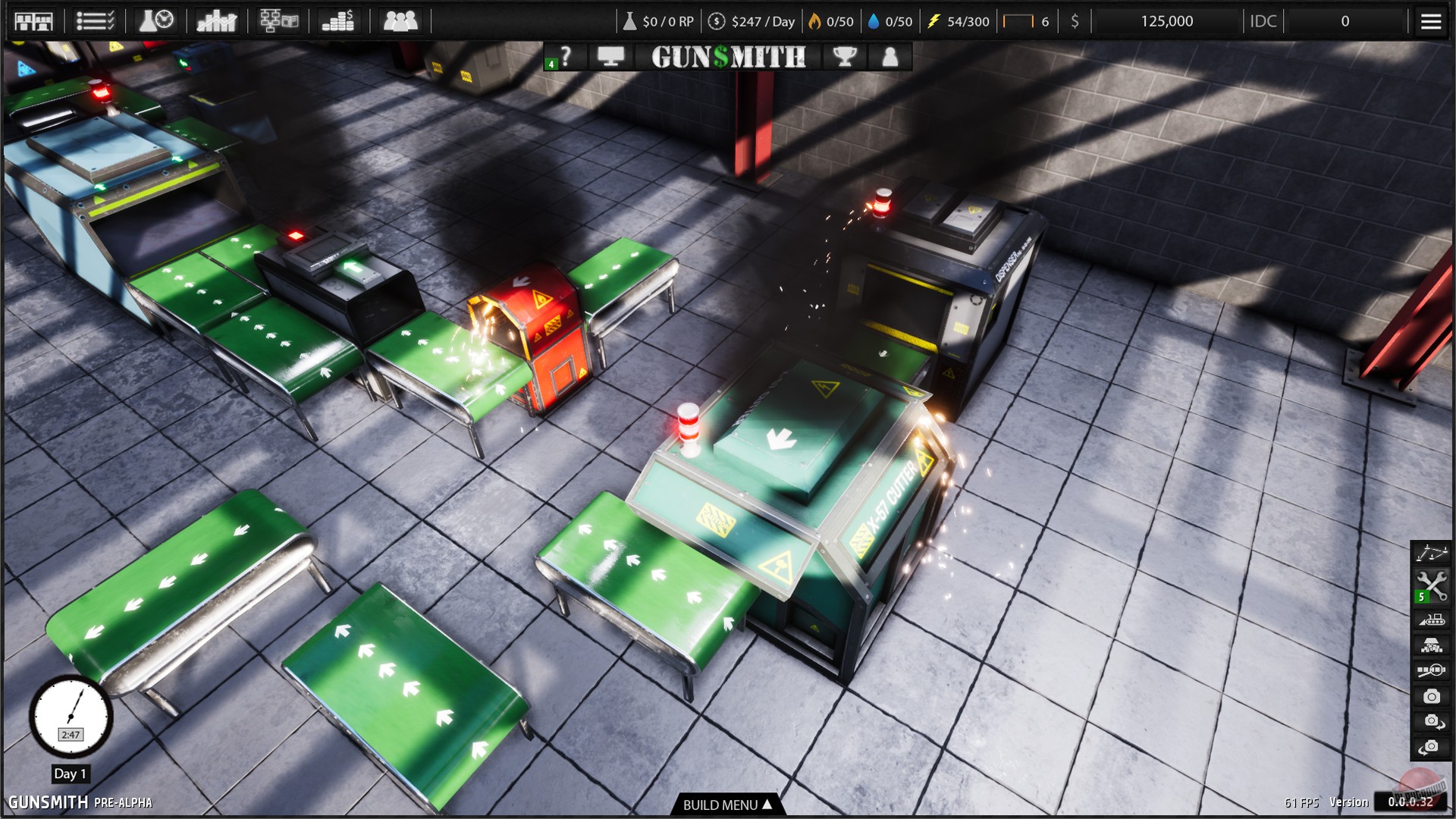
Task: Open the hamburger menu top right
Action: pyautogui.click(x=1430, y=20)
